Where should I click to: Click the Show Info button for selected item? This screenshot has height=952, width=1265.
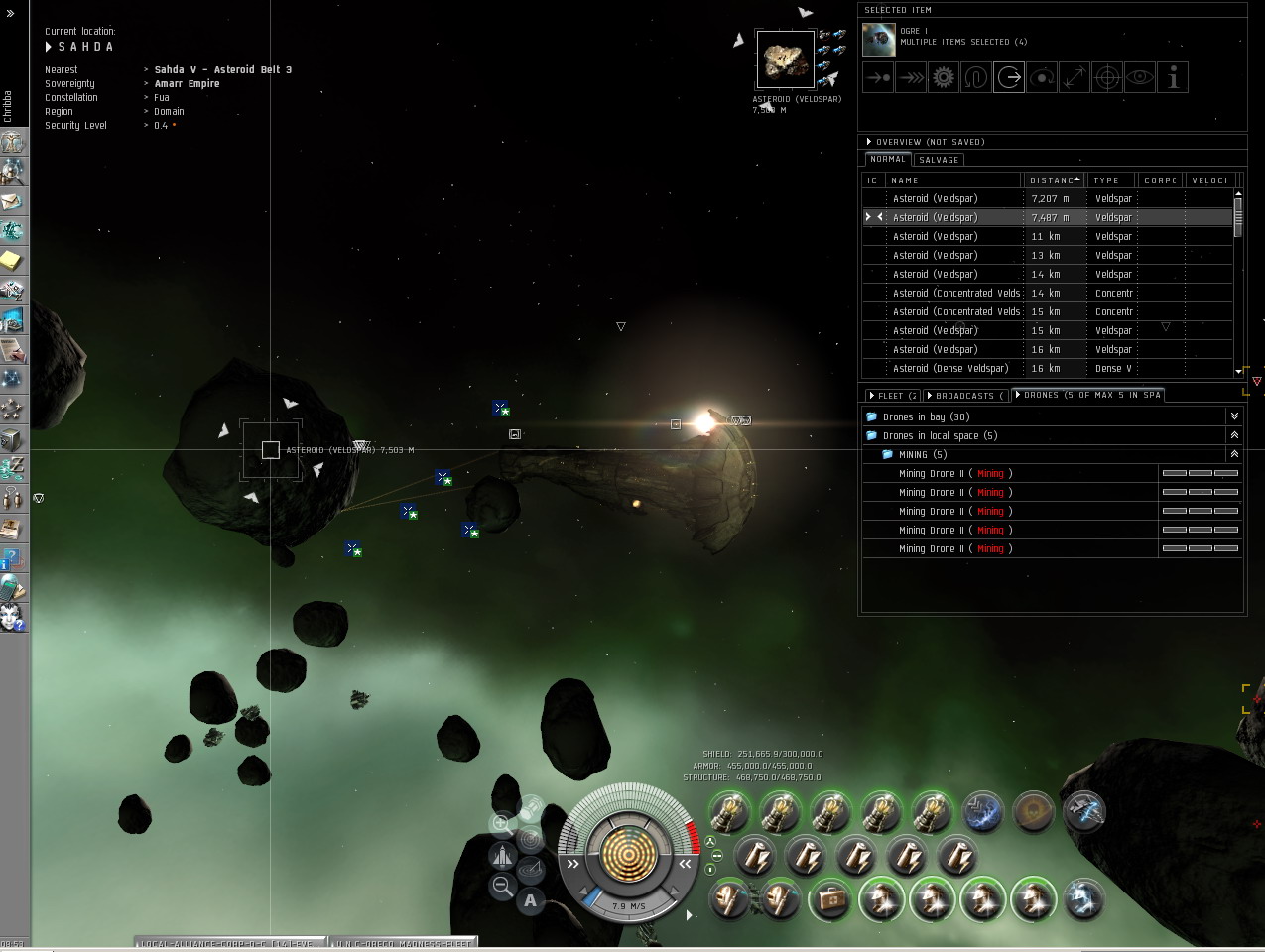pyautogui.click(x=1173, y=77)
